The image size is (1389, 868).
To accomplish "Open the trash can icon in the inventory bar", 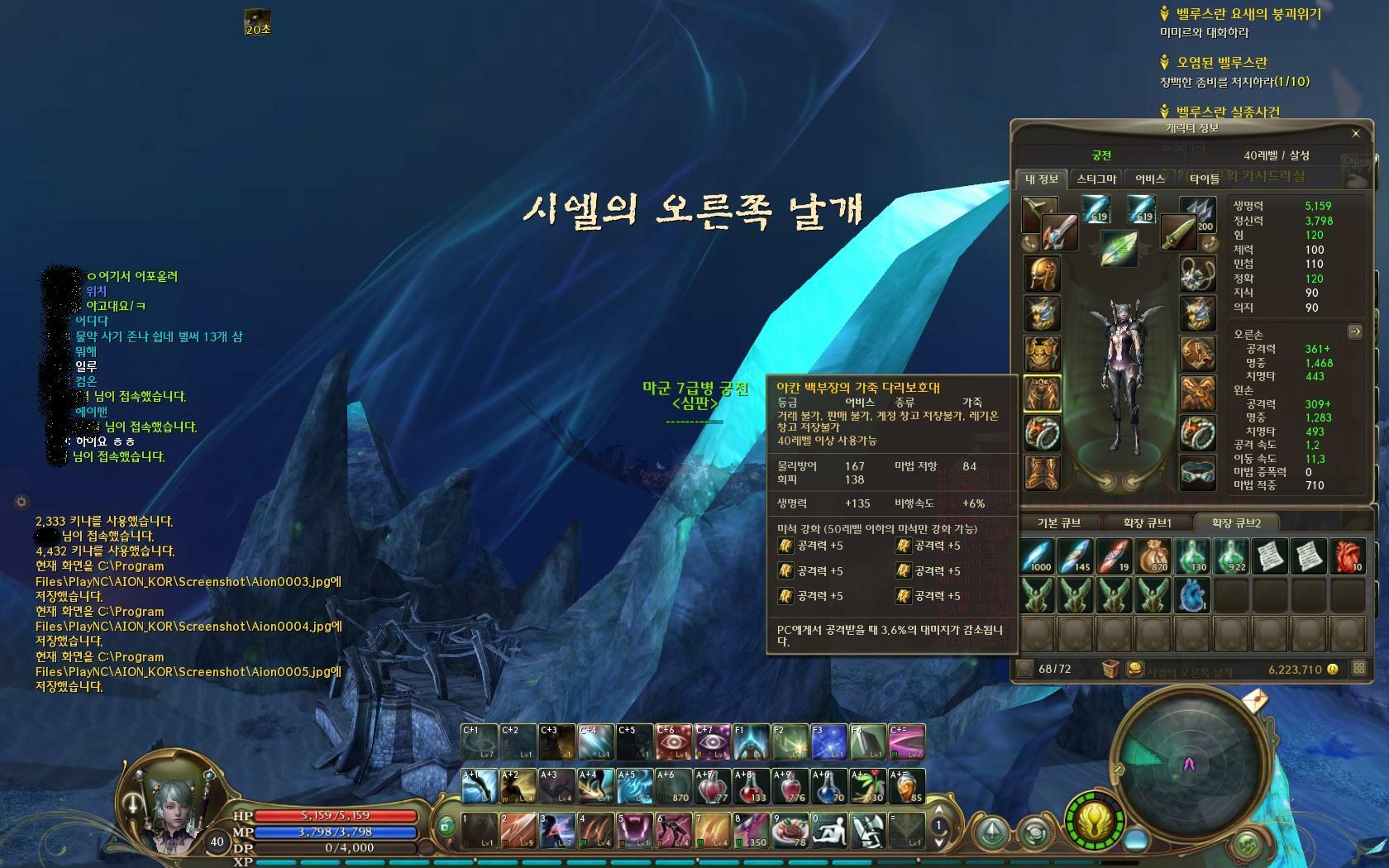I will [1111, 669].
